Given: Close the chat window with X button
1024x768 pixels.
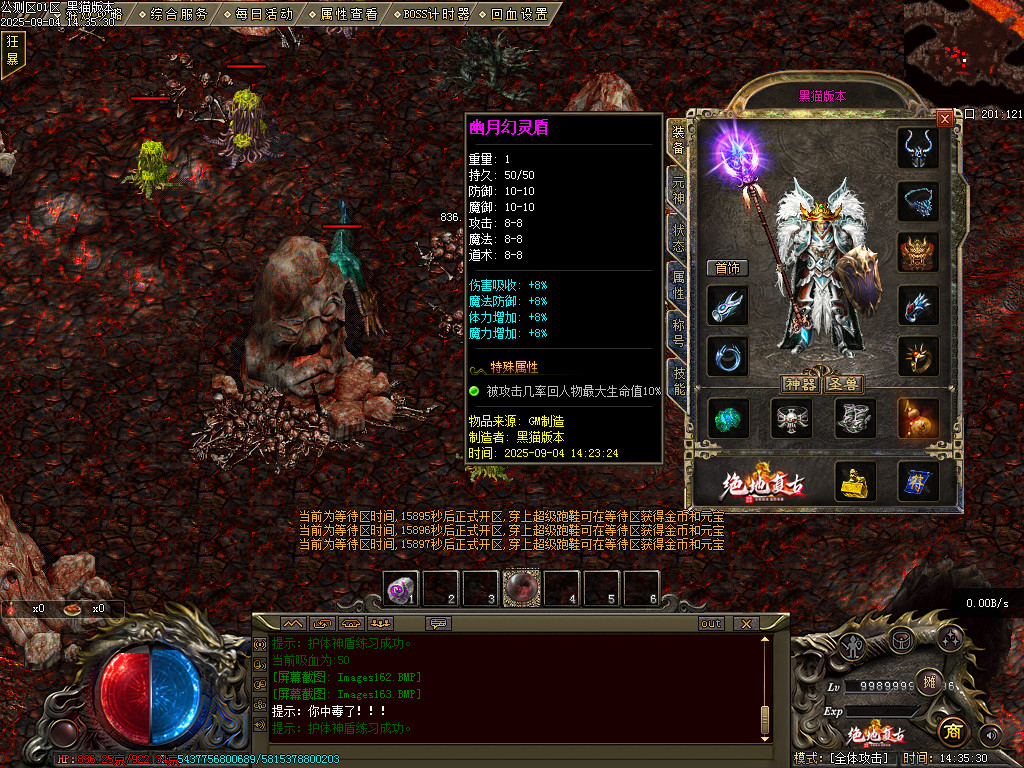Looking at the screenshot, I should (745, 623).
